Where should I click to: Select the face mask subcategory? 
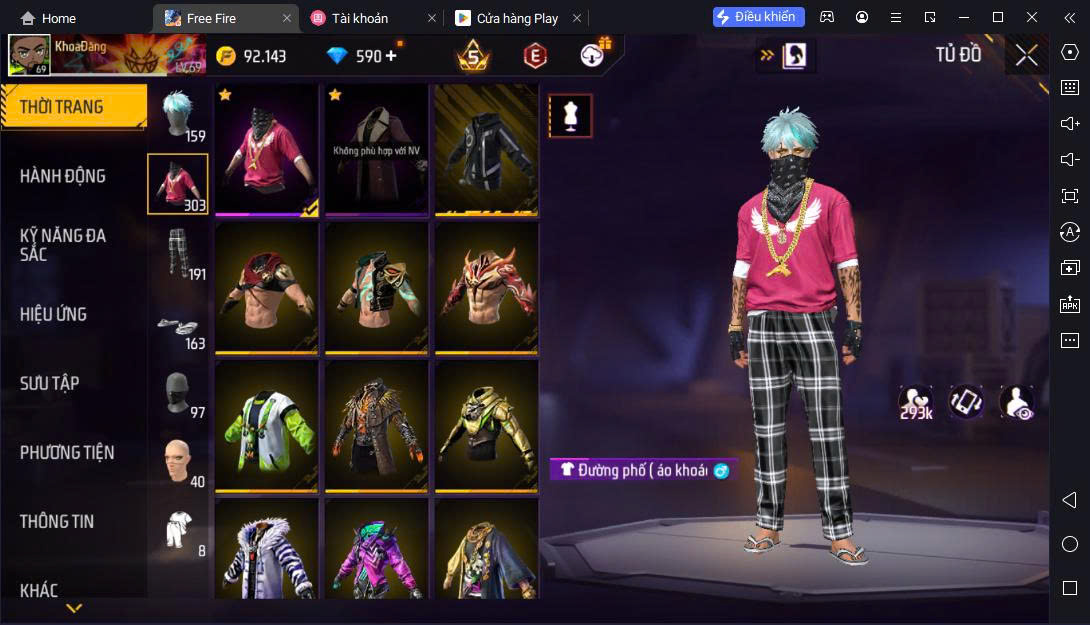pyautogui.click(x=178, y=392)
